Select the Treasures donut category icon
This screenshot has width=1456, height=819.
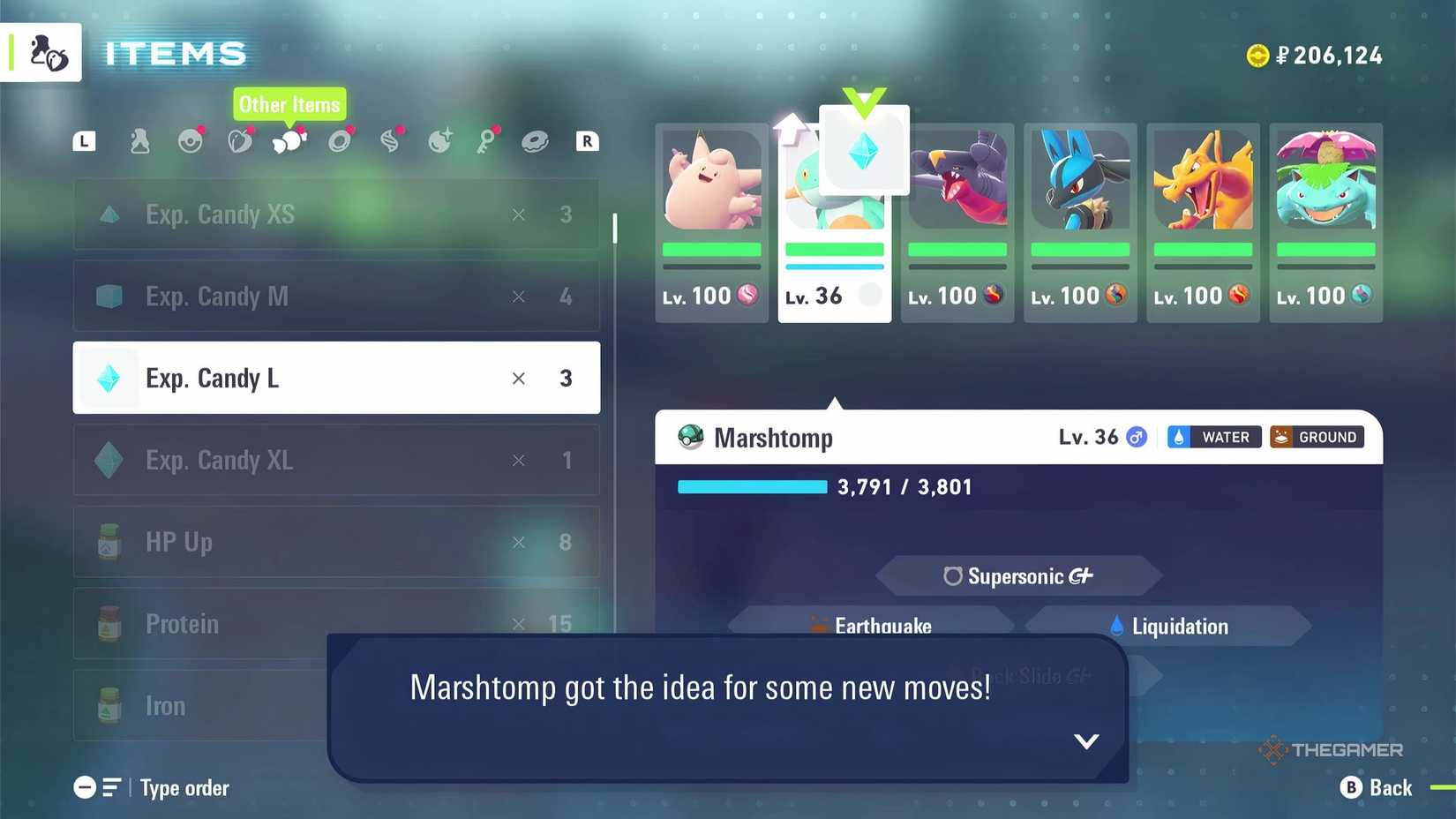click(x=537, y=139)
